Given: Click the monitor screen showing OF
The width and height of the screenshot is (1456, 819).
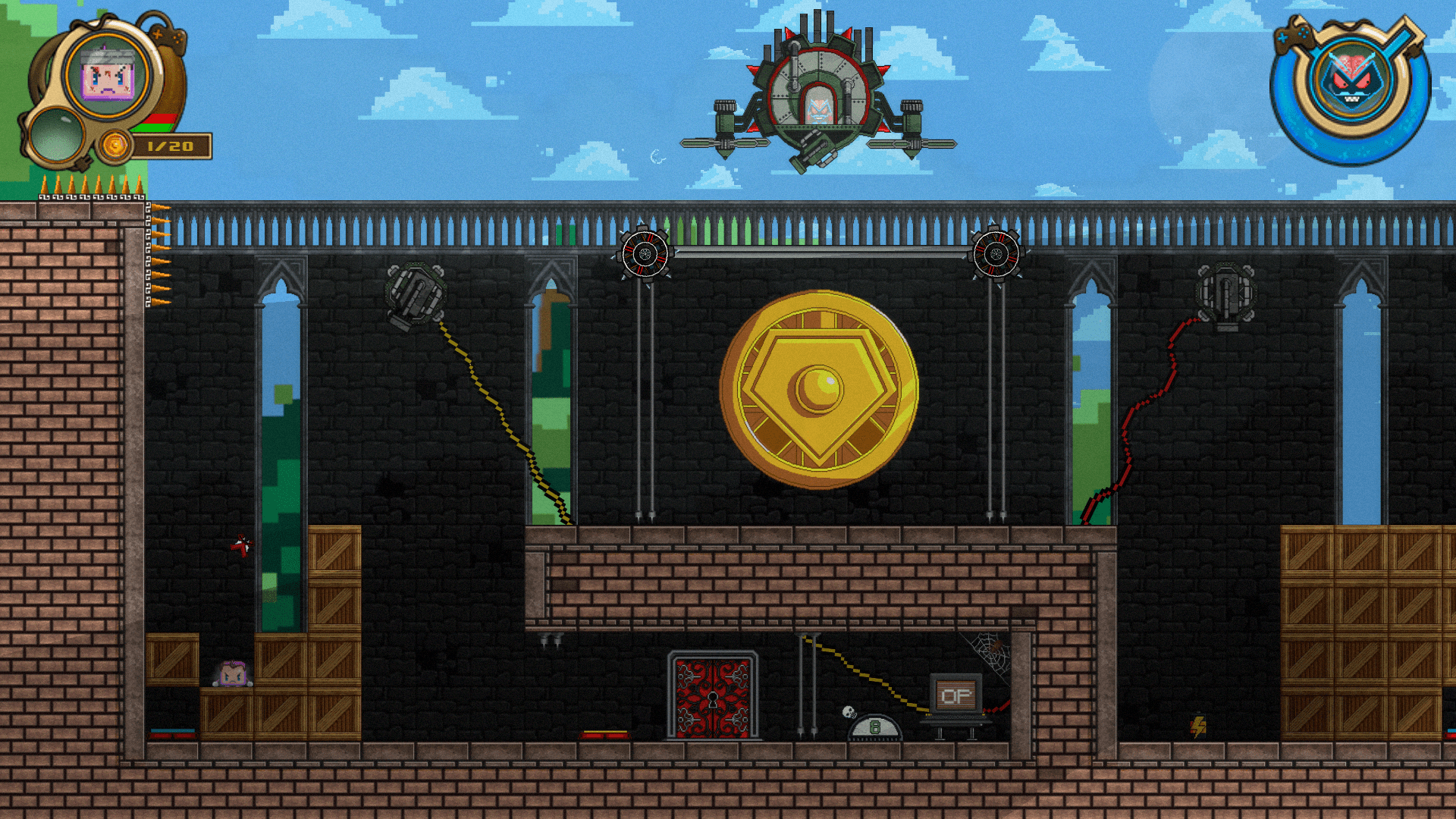Looking at the screenshot, I should pos(957,696).
